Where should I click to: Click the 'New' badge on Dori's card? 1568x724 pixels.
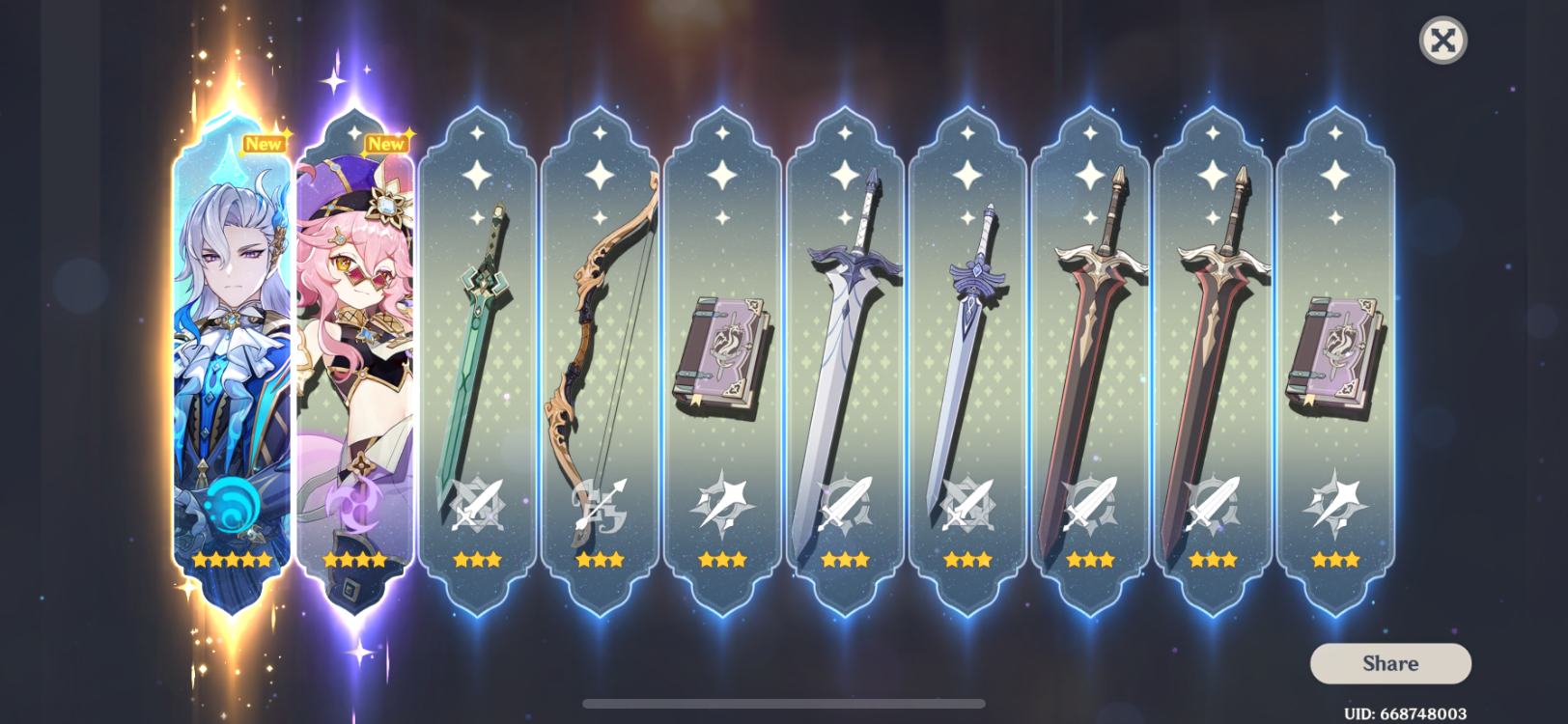(x=385, y=144)
